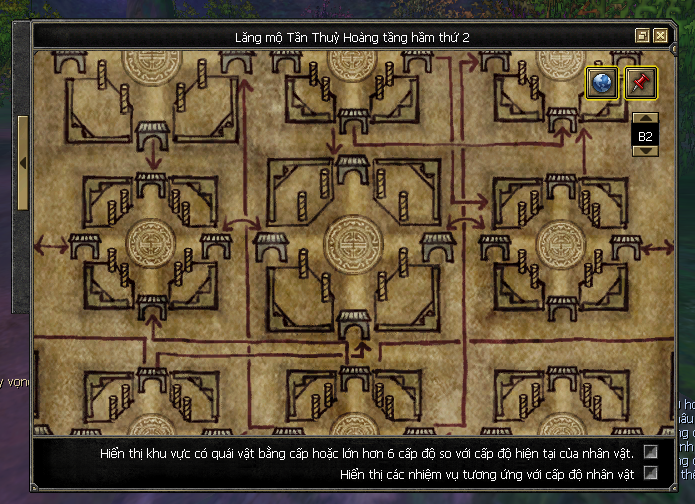Open the world map globe icon
This screenshot has height=504, width=695.
point(601,83)
